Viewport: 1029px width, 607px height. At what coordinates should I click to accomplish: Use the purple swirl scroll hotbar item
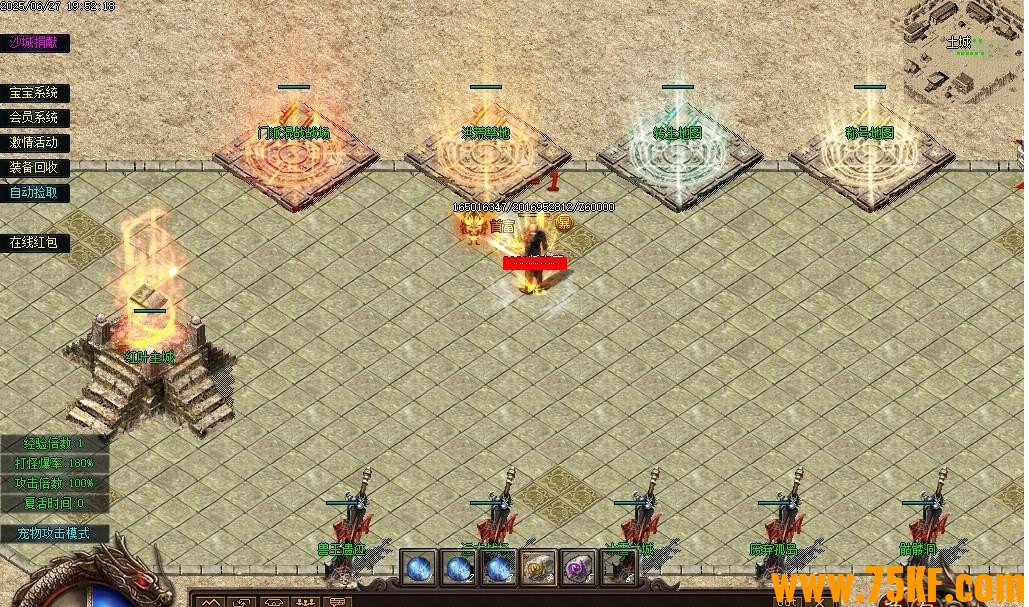[578, 568]
